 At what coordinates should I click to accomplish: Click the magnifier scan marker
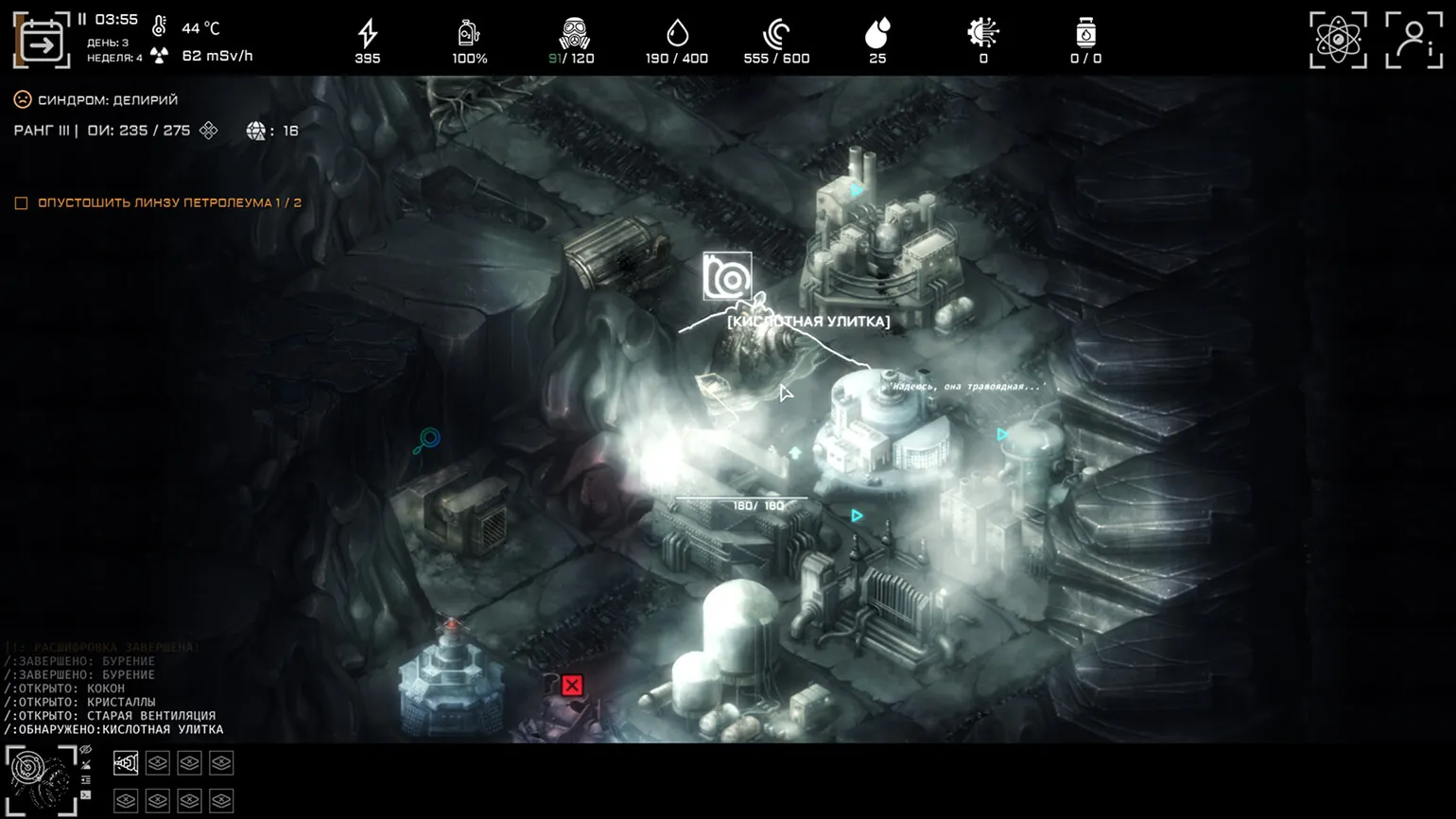tap(428, 439)
